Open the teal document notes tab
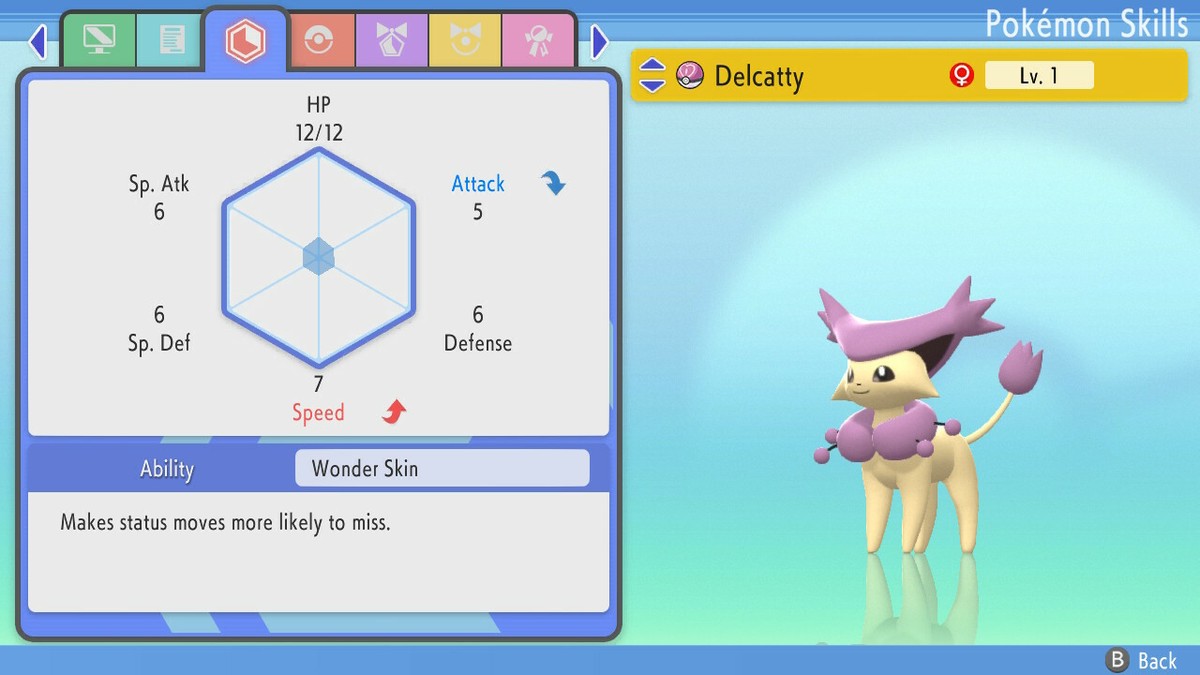This screenshot has width=1200, height=675. click(x=171, y=40)
